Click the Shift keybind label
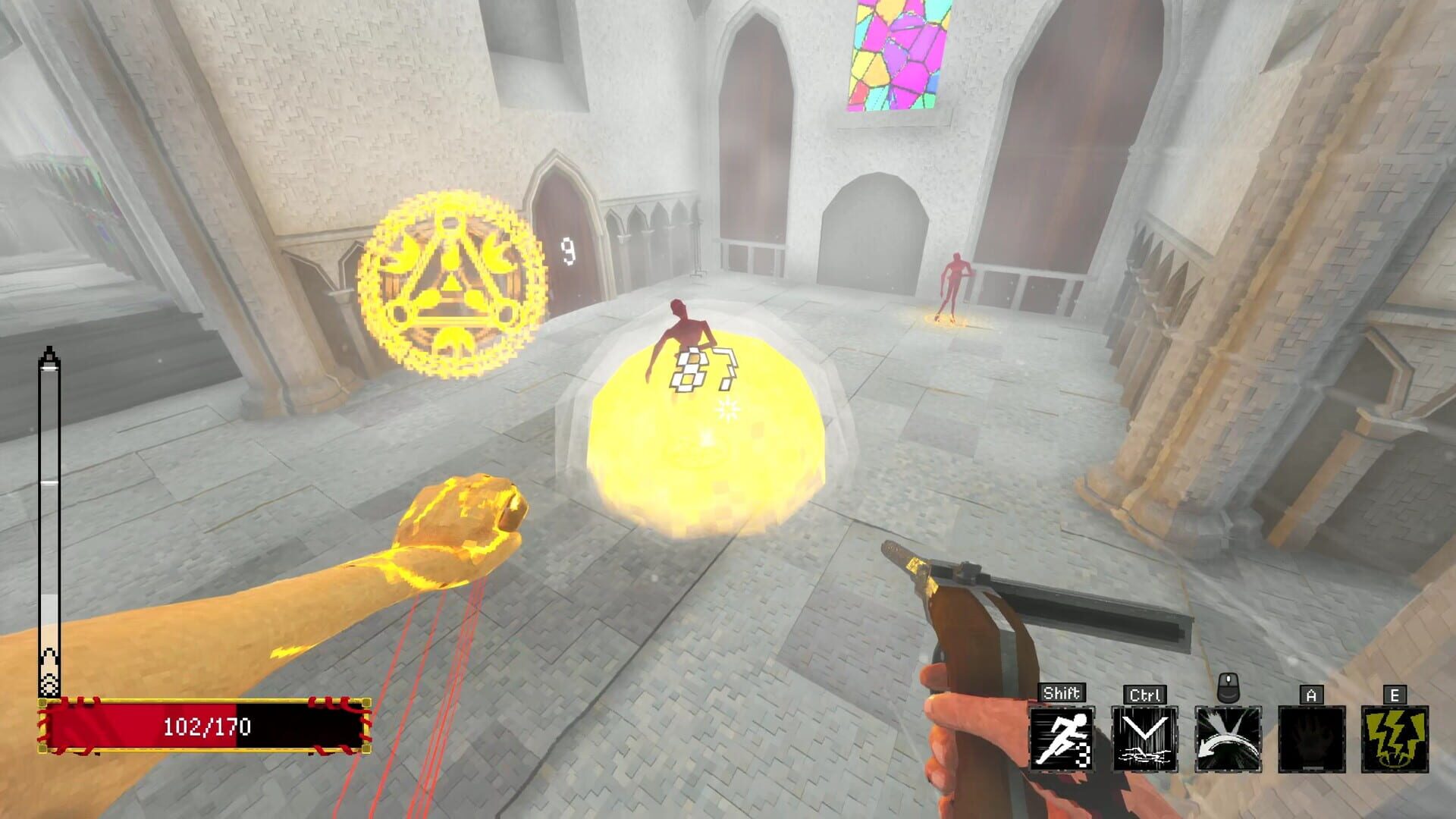The width and height of the screenshot is (1456, 819). (1062, 691)
